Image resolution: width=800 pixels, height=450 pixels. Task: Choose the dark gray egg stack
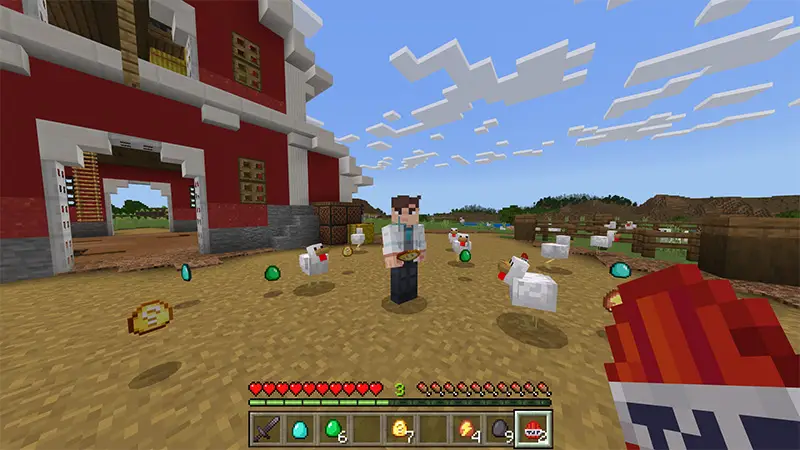point(499,430)
